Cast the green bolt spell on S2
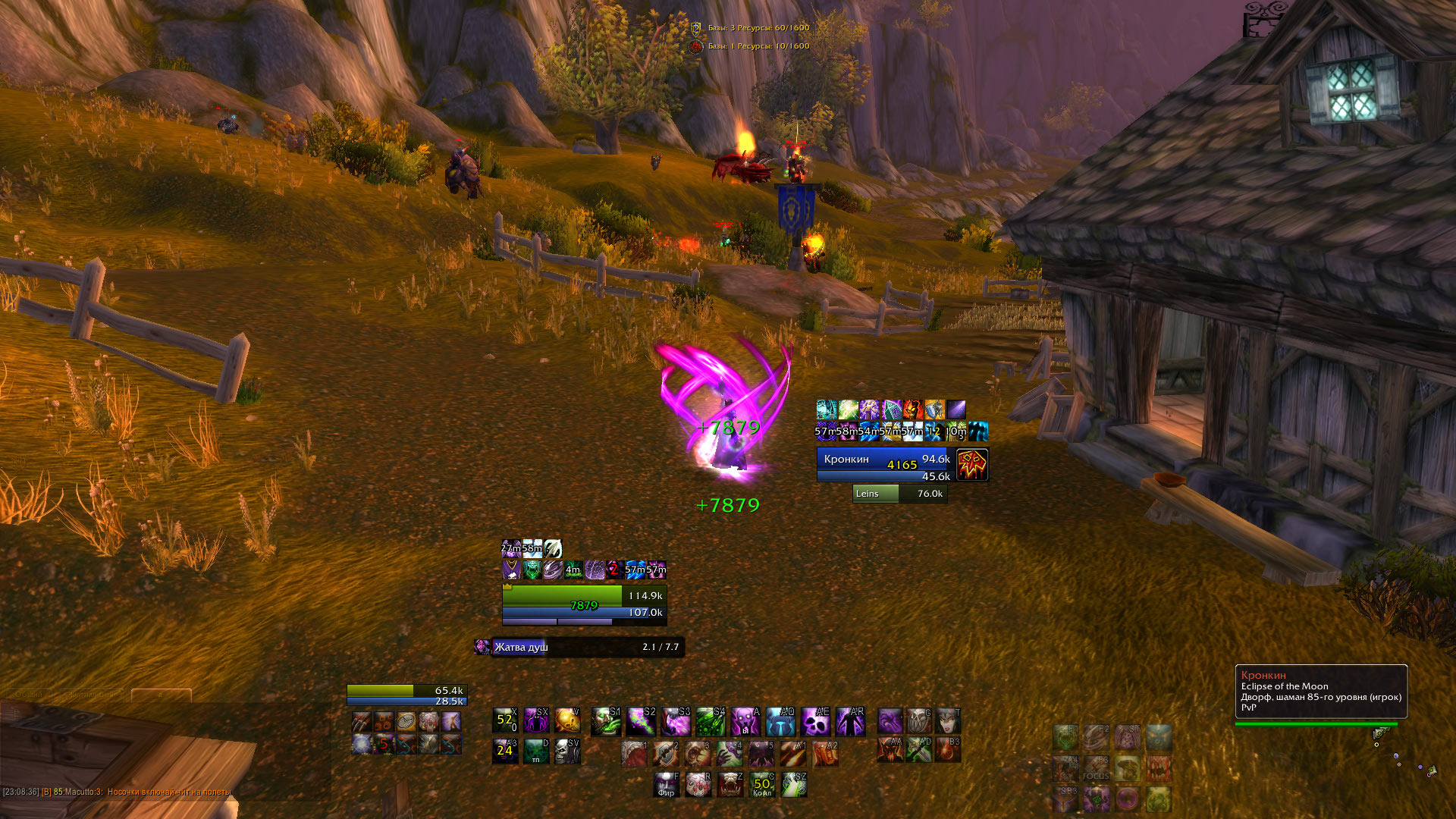The width and height of the screenshot is (1456, 819). click(x=640, y=722)
